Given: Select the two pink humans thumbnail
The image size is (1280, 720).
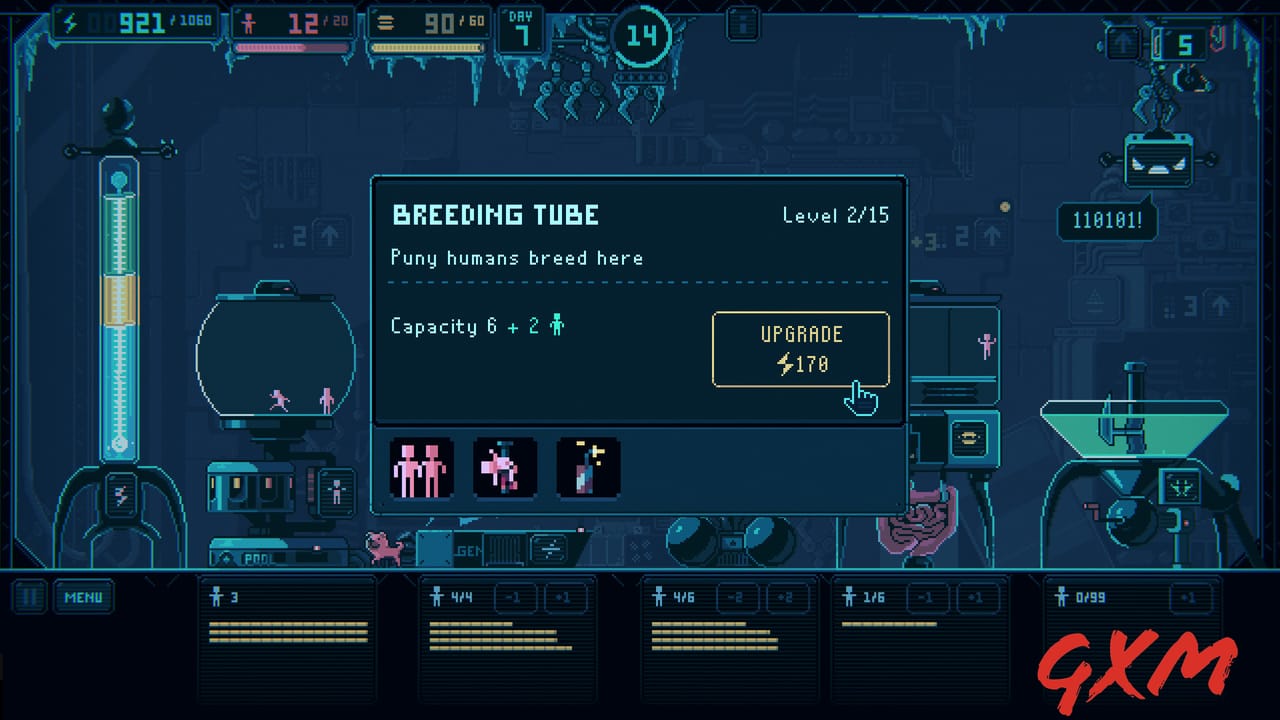Looking at the screenshot, I should pyautogui.click(x=421, y=467).
